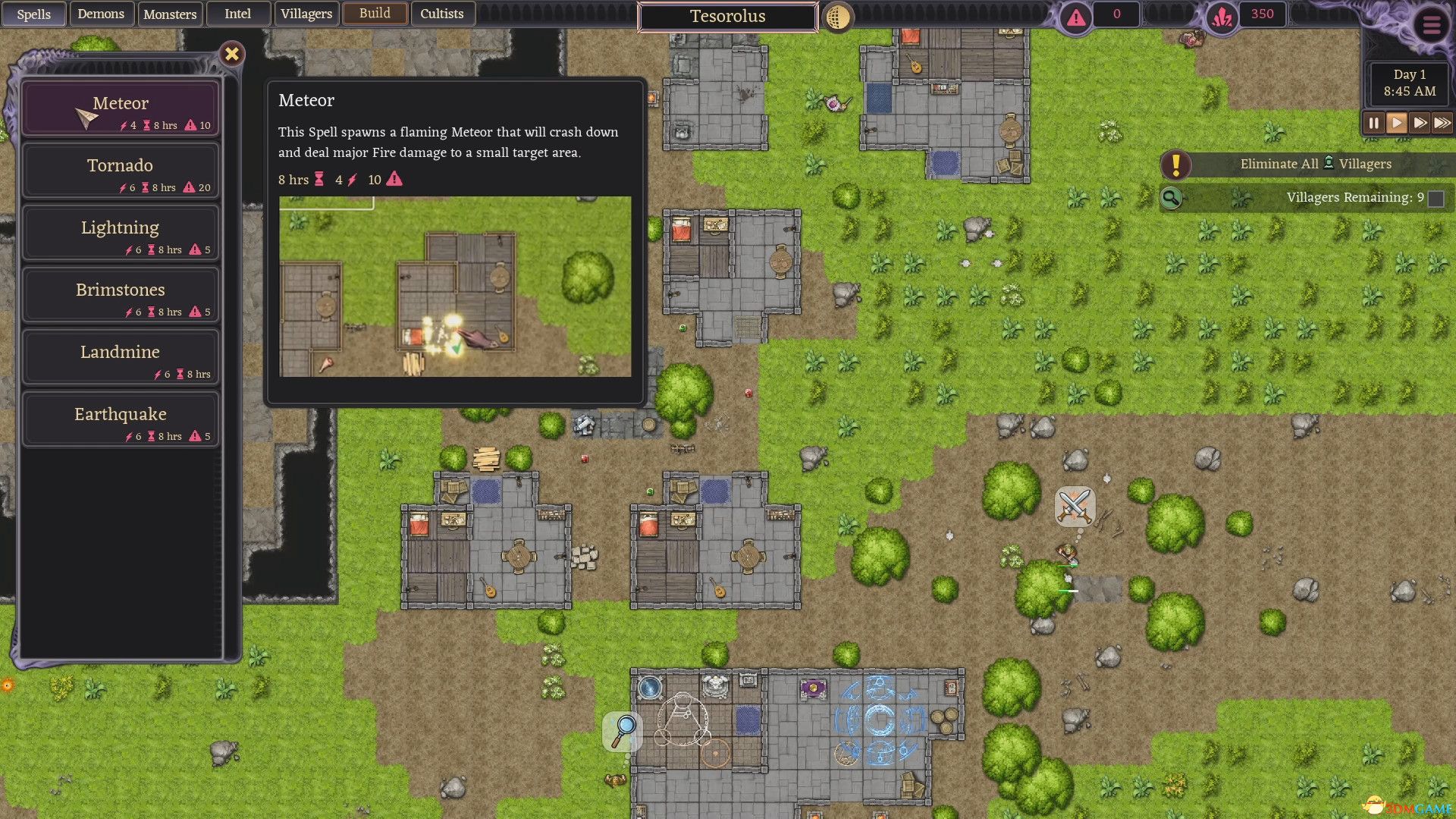Expand the Earthquake spell details
This screenshot has height=819, width=1456.
(120, 417)
